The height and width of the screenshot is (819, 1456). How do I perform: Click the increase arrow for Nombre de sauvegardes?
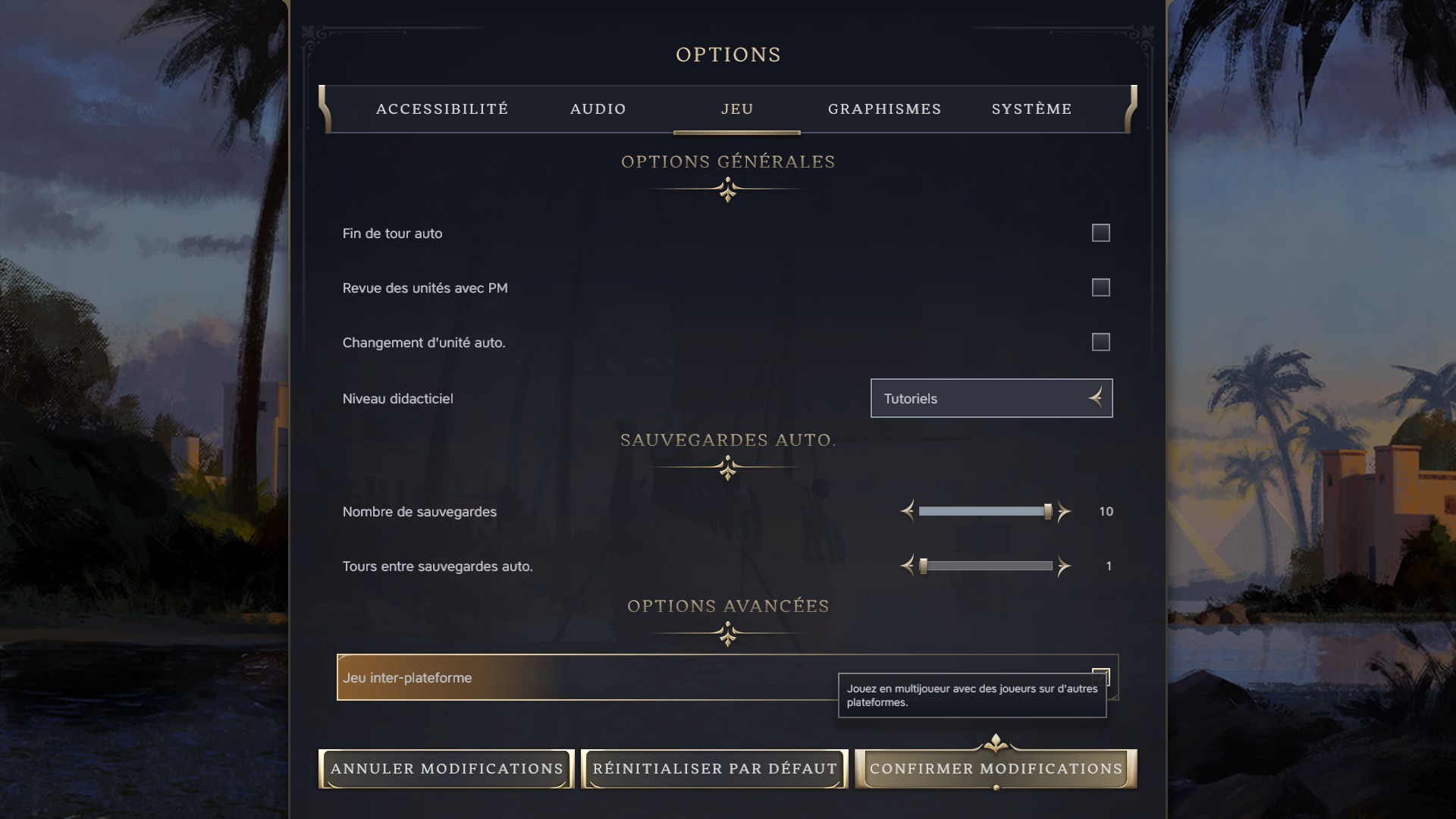coord(1063,511)
